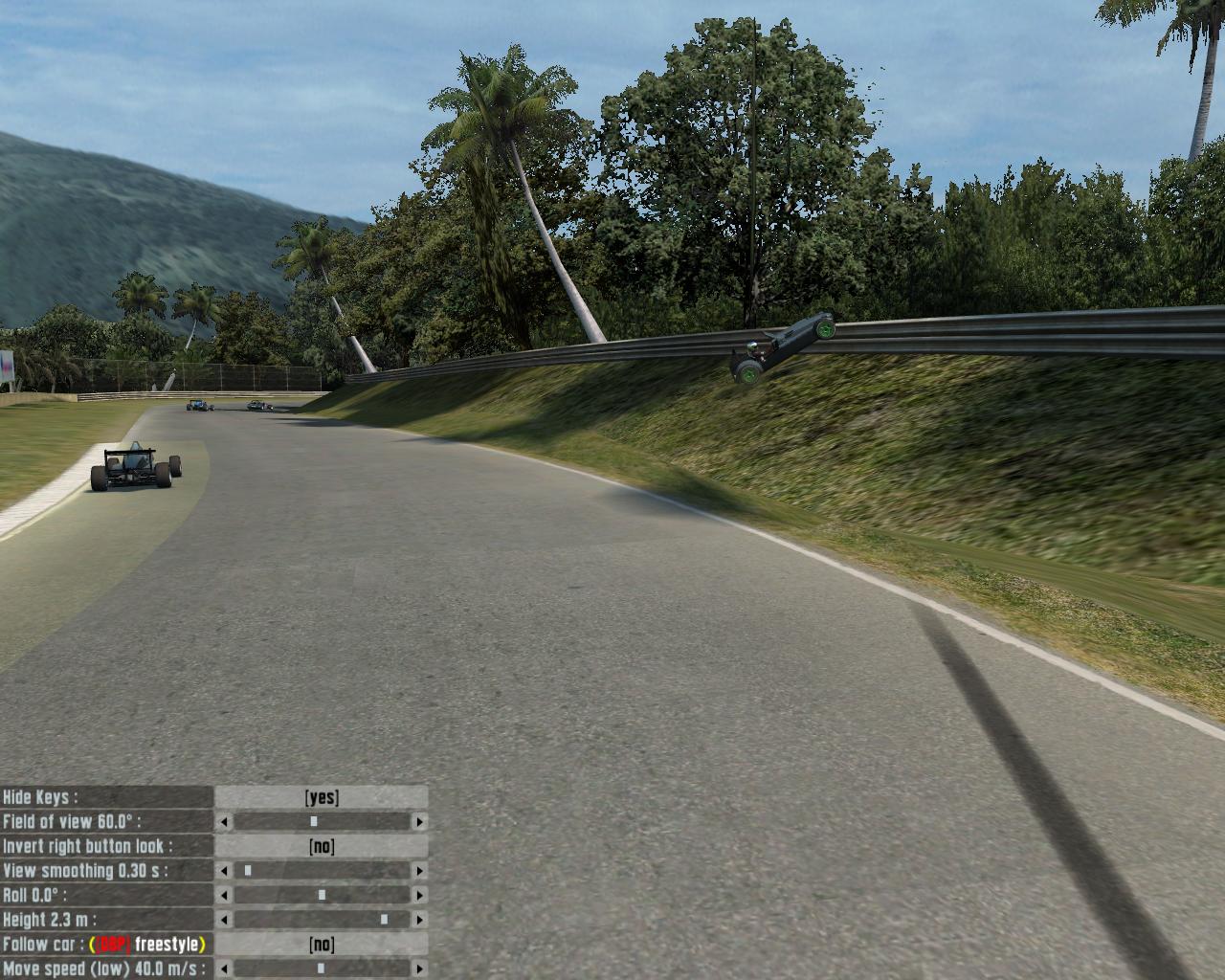Click the Move speed slider track
1225x980 pixels.
click(322, 969)
